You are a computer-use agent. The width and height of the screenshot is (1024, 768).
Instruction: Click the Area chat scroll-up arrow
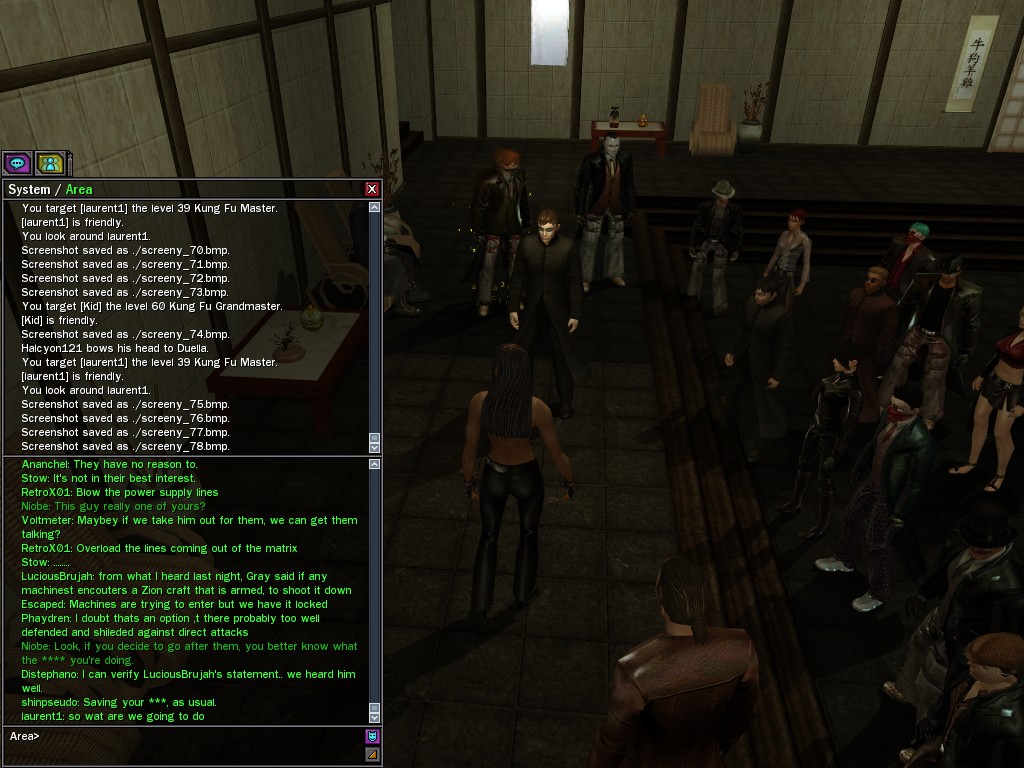(375, 464)
